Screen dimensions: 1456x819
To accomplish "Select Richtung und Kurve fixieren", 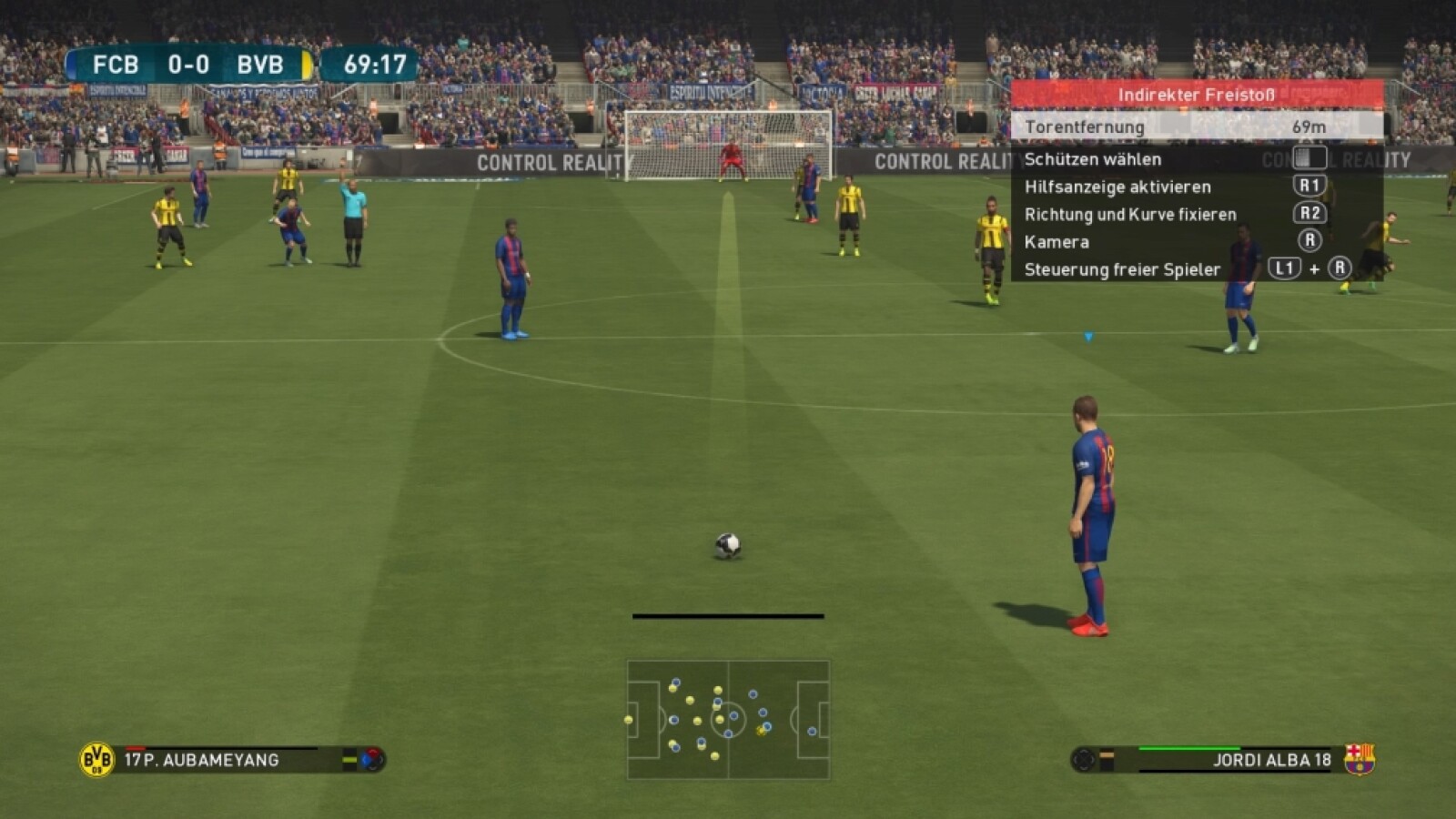I will pos(1130,215).
